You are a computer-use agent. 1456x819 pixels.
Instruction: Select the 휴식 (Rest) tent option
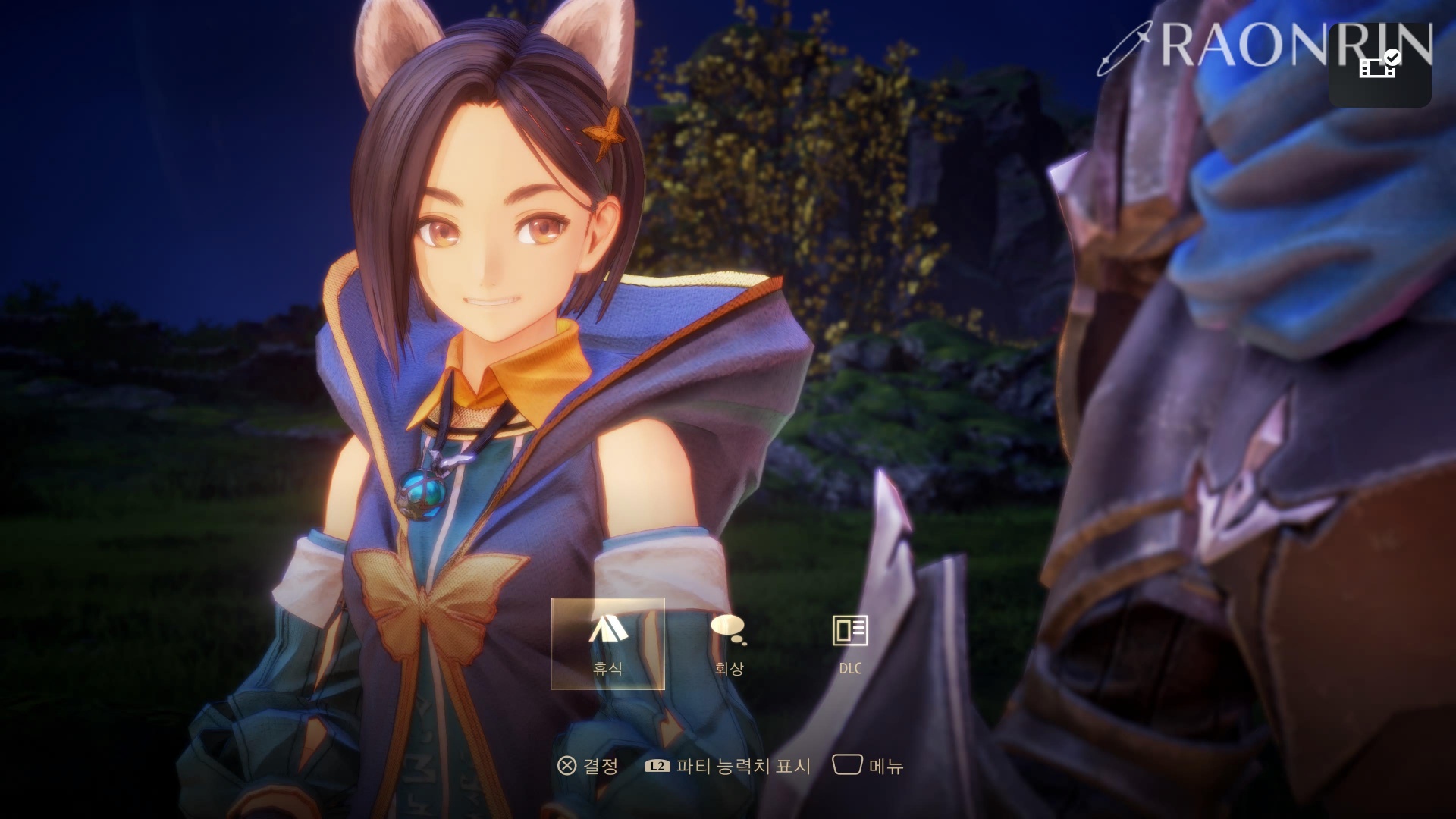coord(607,643)
